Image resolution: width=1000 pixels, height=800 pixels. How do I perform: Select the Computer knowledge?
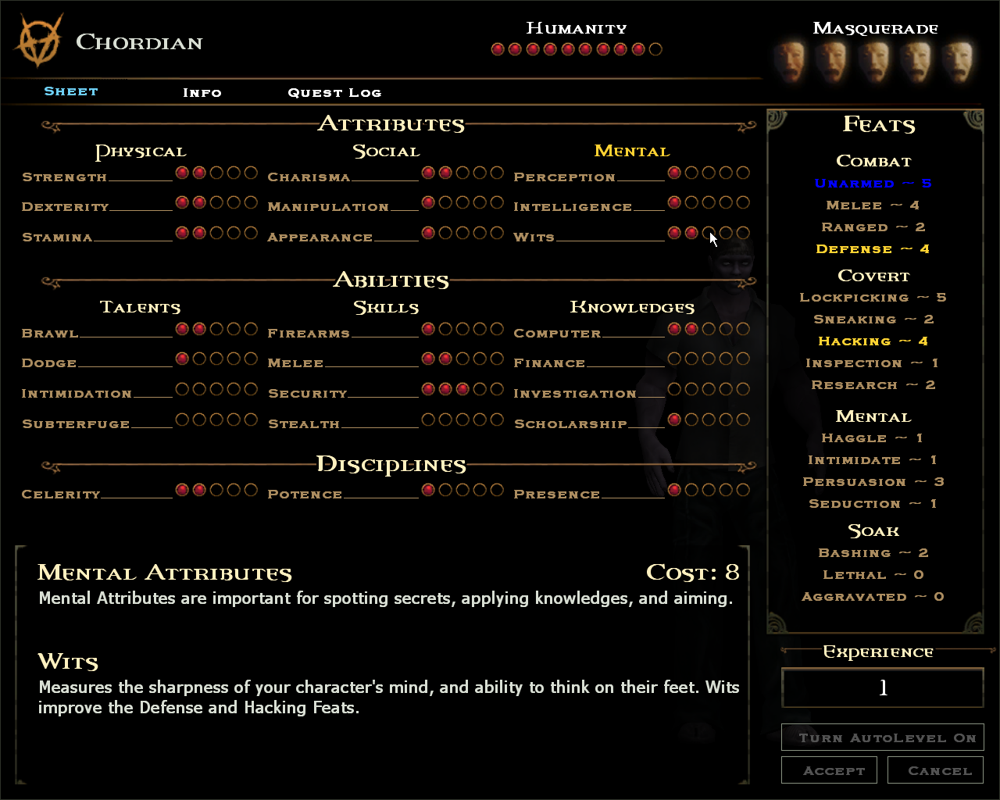coord(557,333)
